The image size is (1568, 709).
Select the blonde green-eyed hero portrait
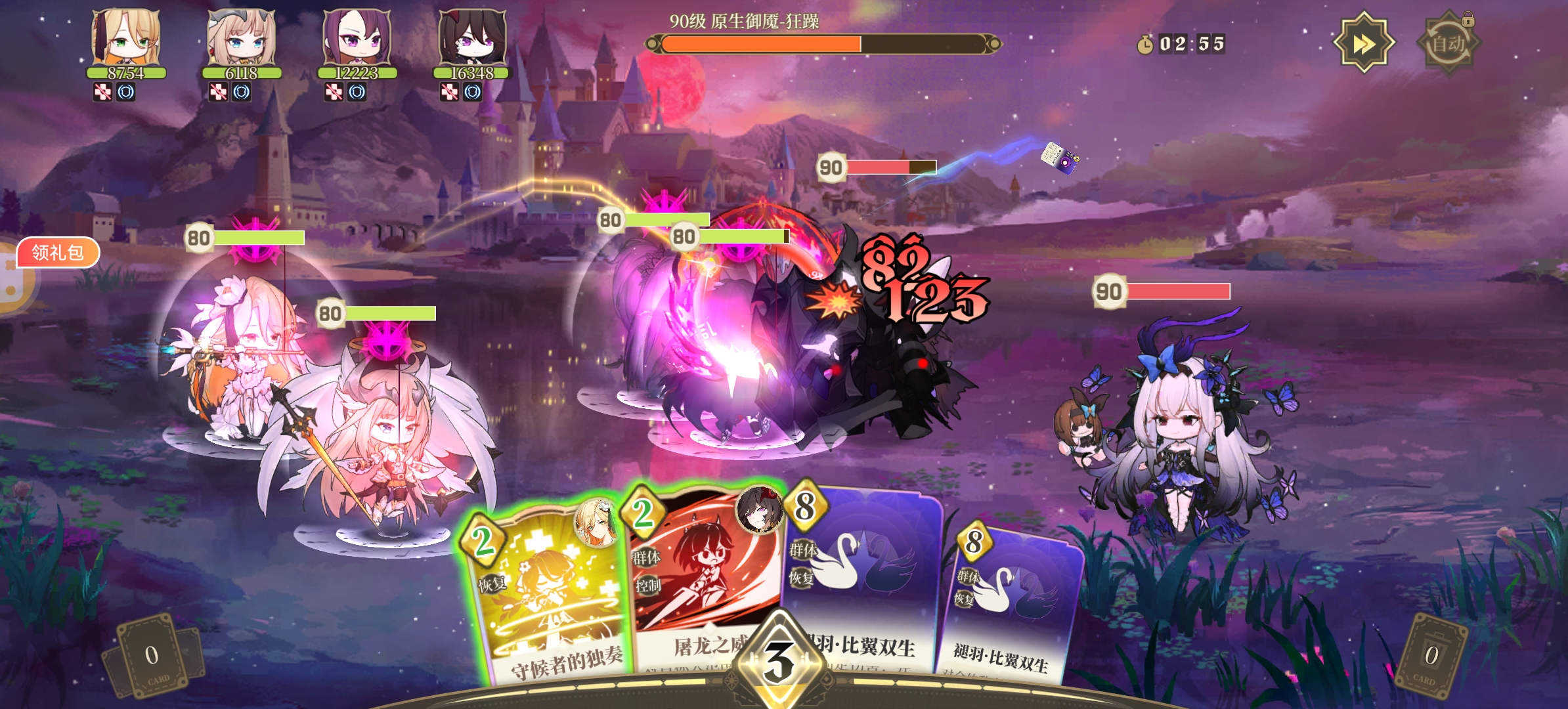(126, 38)
